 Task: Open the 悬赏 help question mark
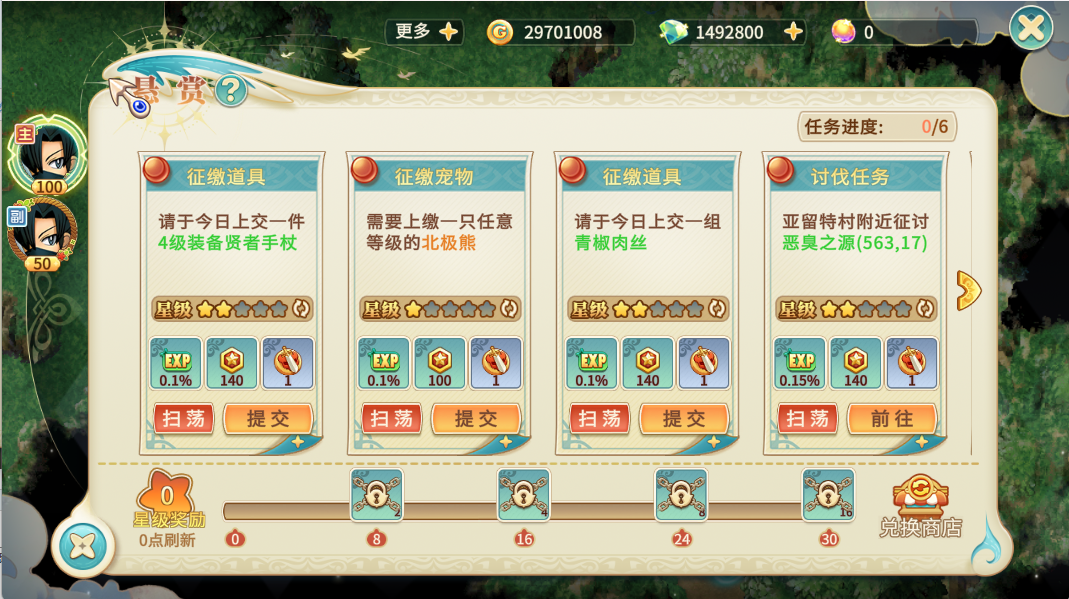pos(231,92)
